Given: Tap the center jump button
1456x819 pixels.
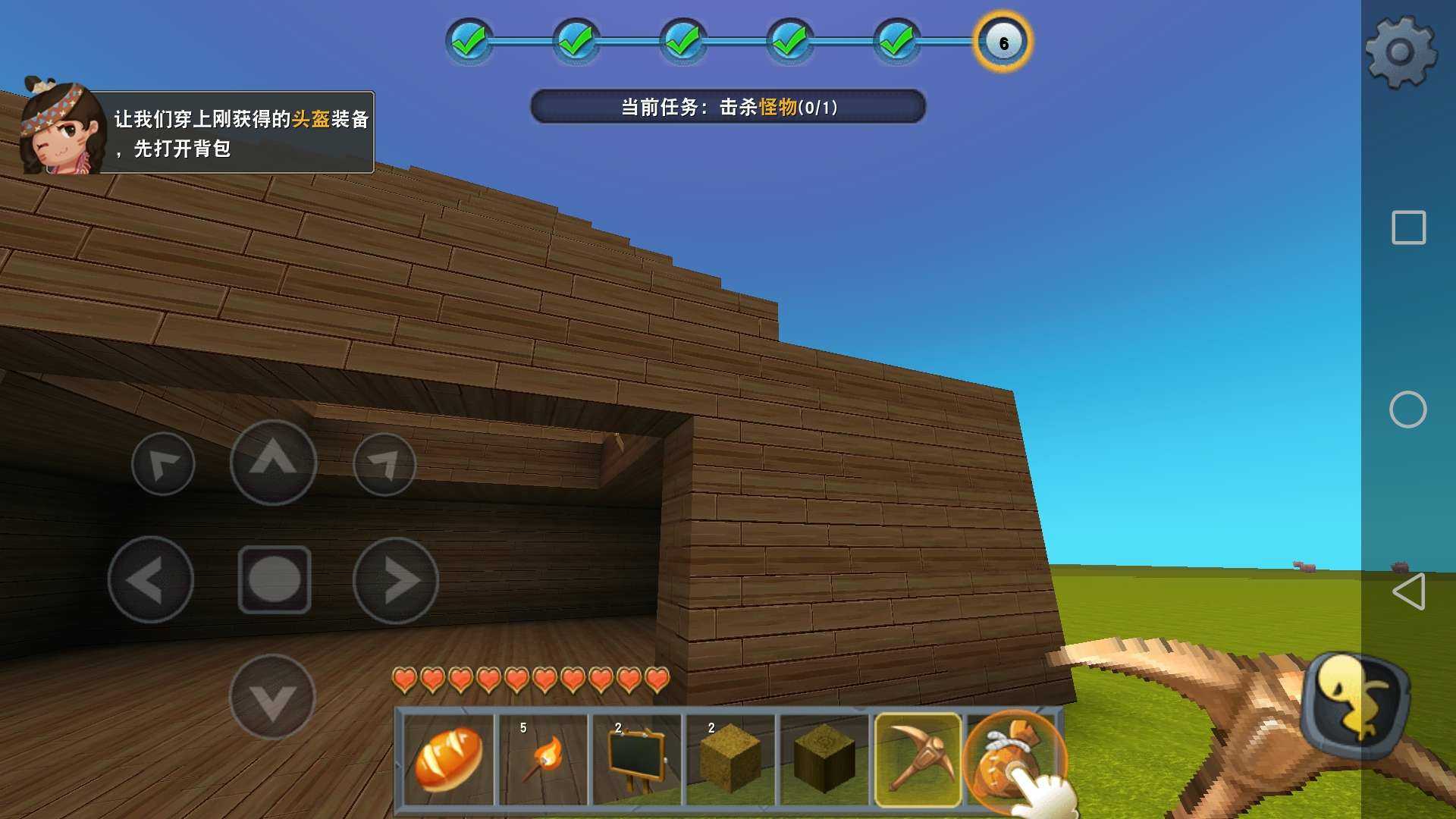Looking at the screenshot, I should (275, 579).
